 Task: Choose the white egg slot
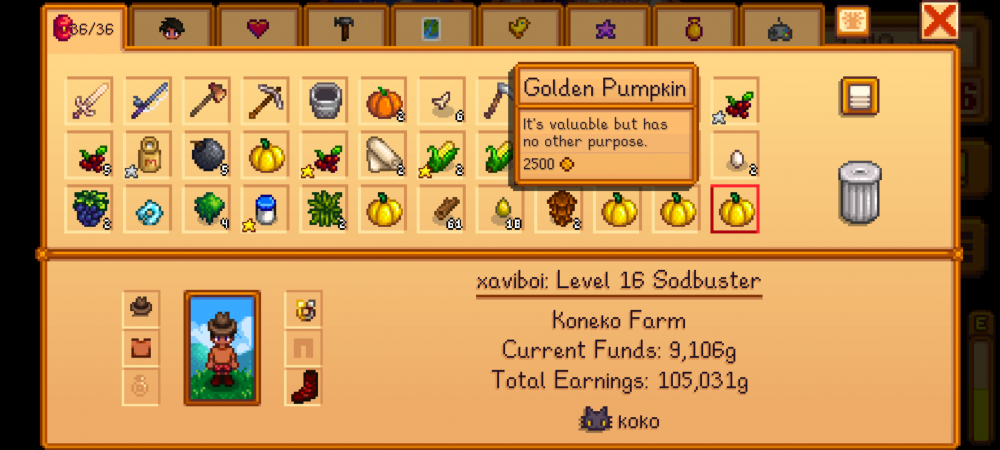point(735,155)
